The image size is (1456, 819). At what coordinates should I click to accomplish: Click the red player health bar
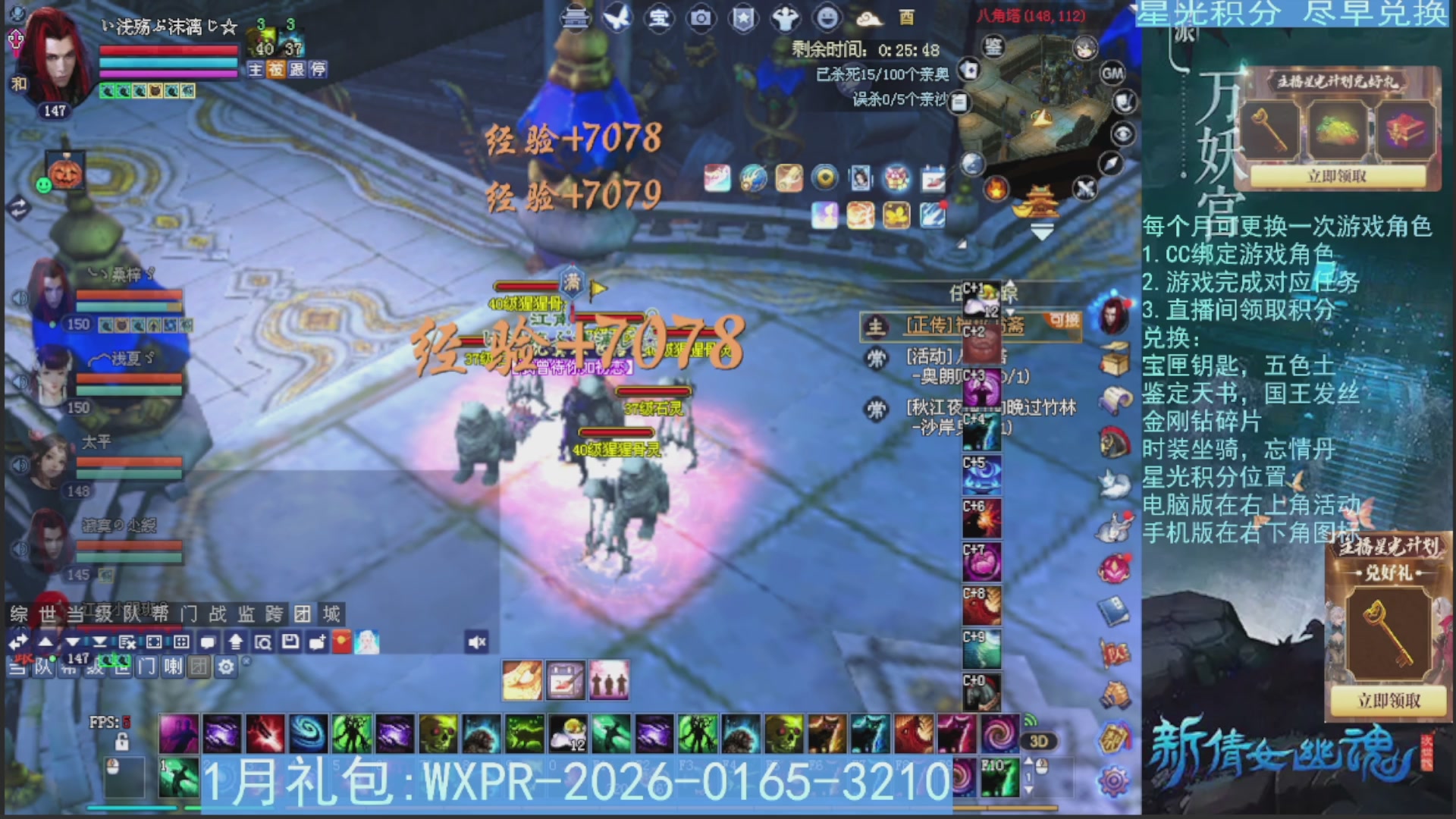[x=167, y=49]
